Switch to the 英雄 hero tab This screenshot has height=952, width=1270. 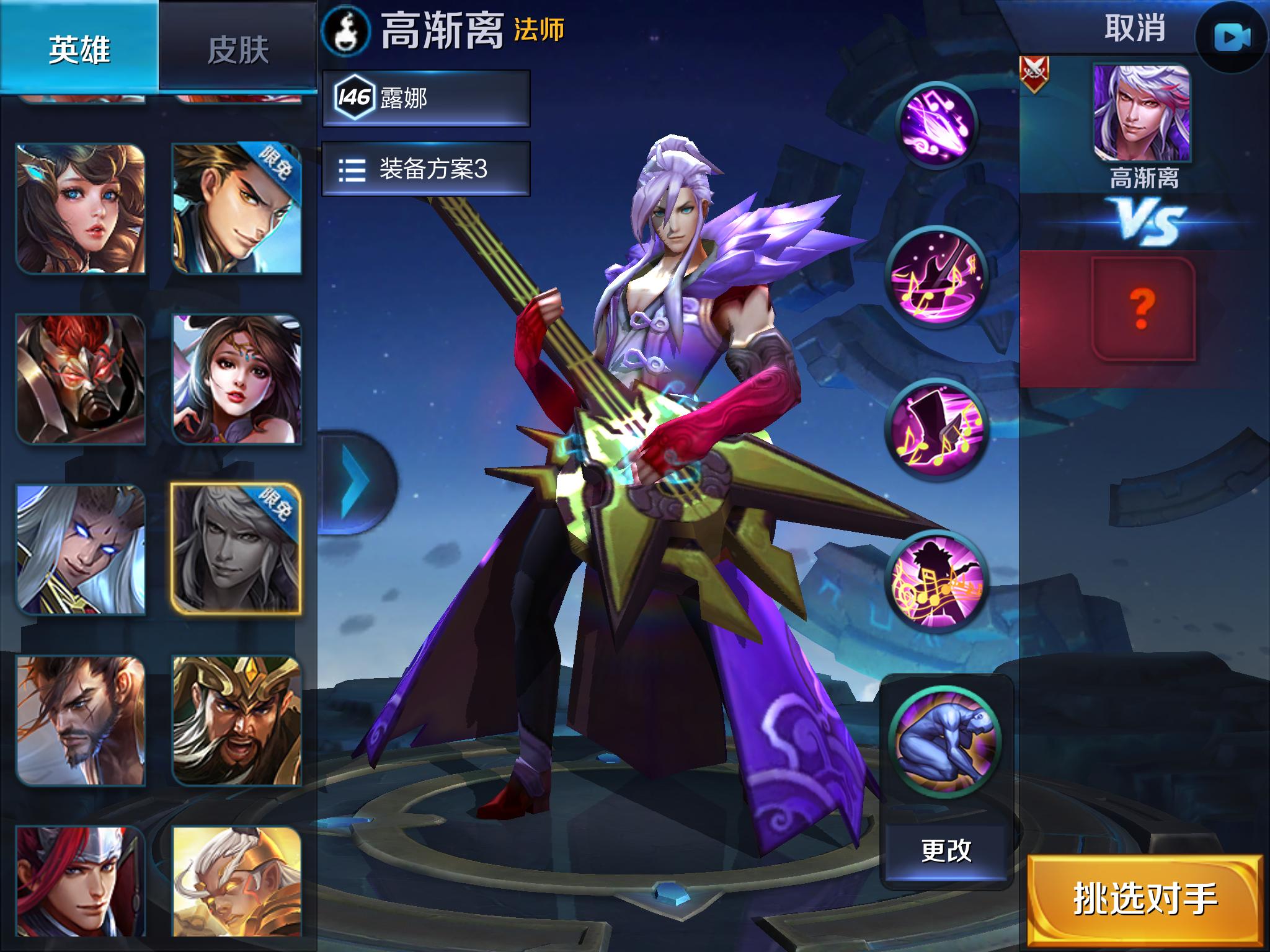[x=79, y=48]
